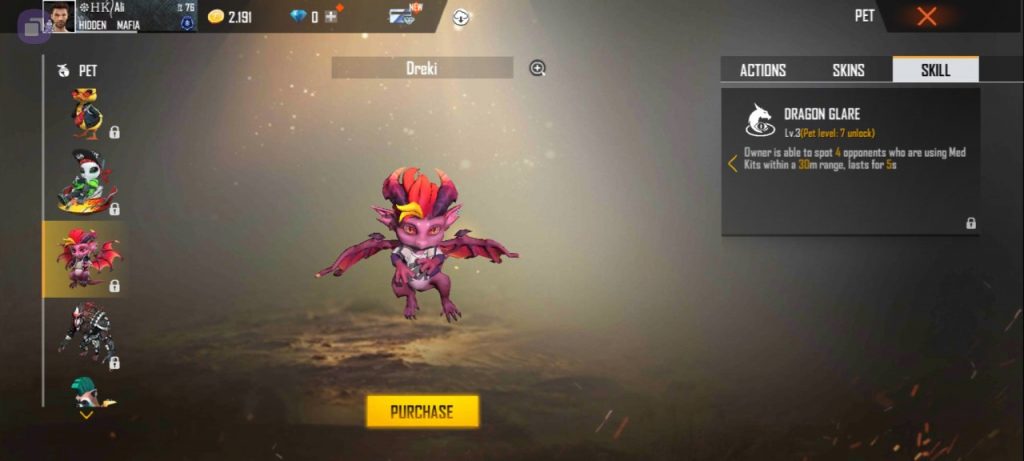Tap the purple screen recorder overlay button
Image resolution: width=1024 pixels, height=461 pixels.
coord(33,27)
